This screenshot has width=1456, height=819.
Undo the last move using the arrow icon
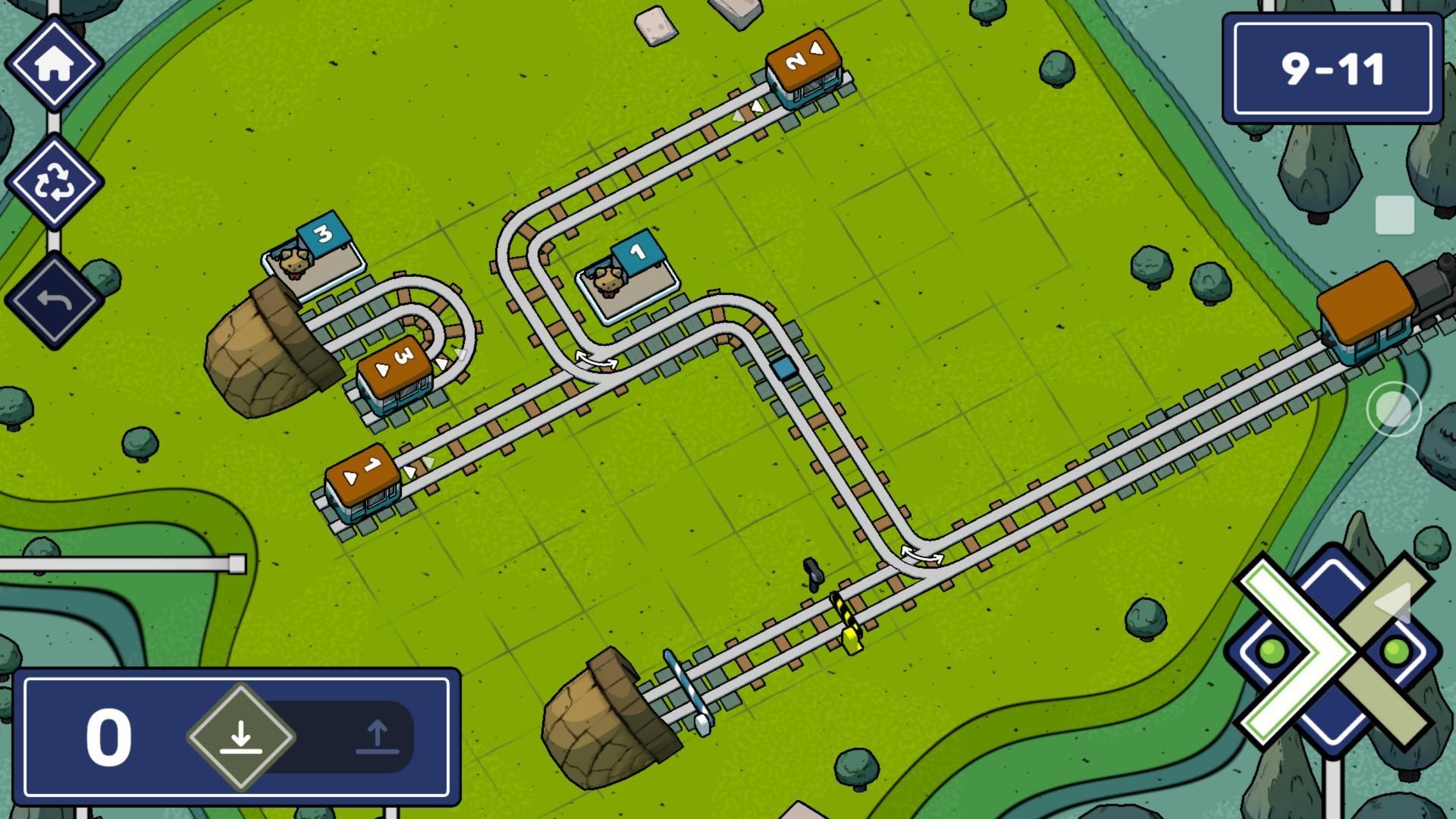point(55,300)
